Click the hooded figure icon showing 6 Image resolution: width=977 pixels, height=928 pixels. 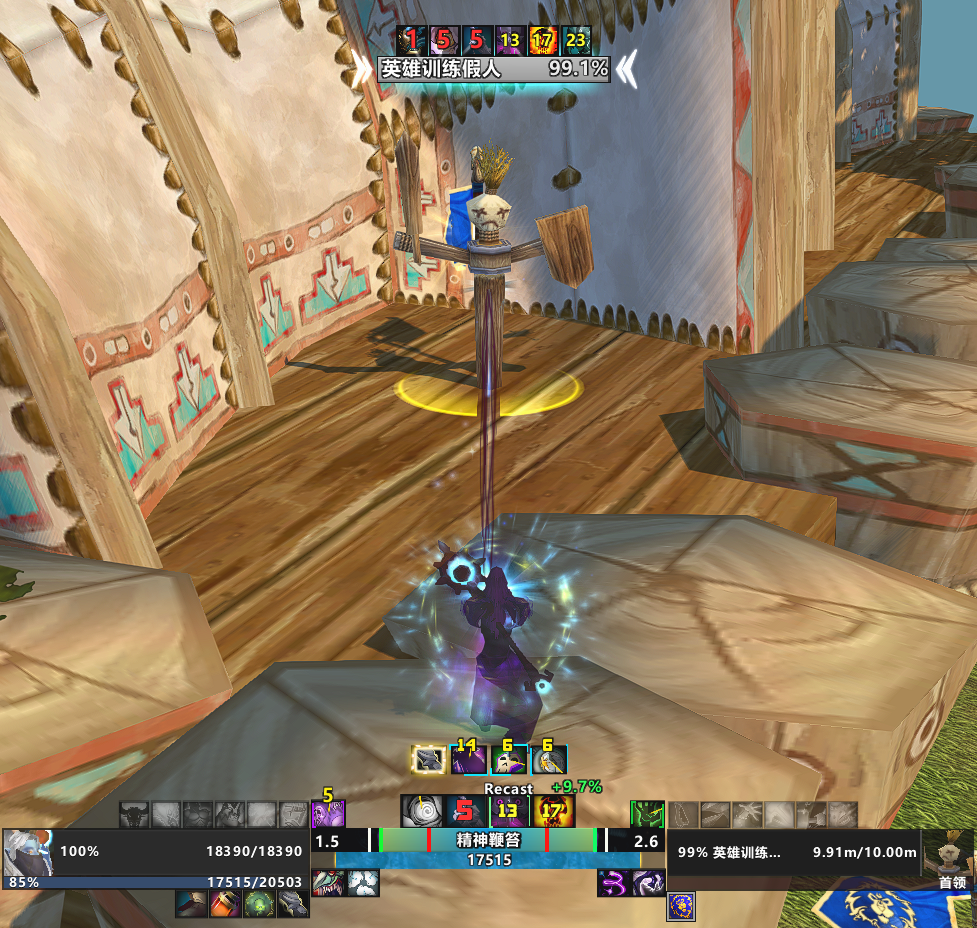(549, 760)
